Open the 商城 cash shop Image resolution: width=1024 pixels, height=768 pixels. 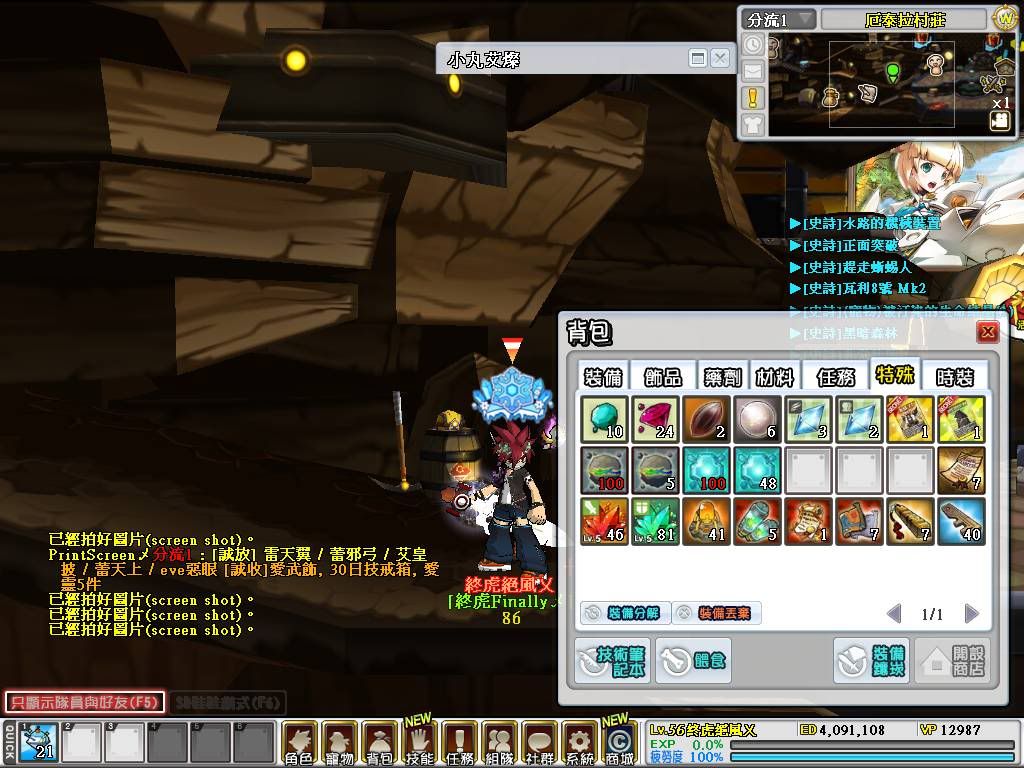619,743
